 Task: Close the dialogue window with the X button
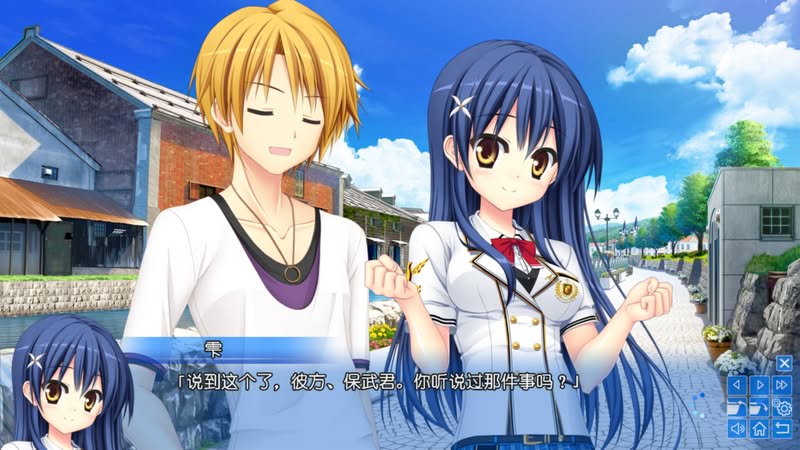(784, 363)
